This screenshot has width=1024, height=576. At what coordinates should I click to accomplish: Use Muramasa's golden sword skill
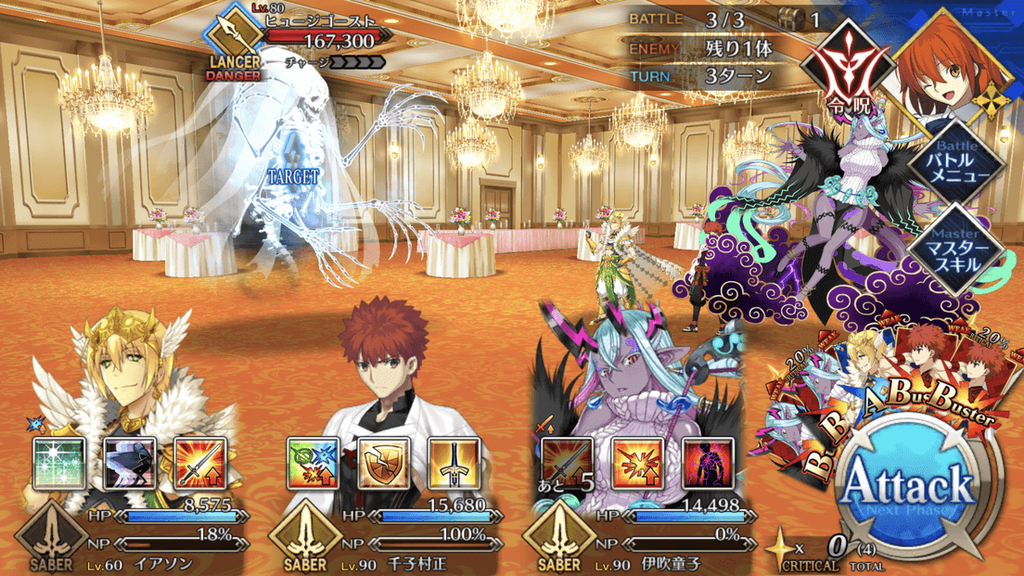(454, 463)
